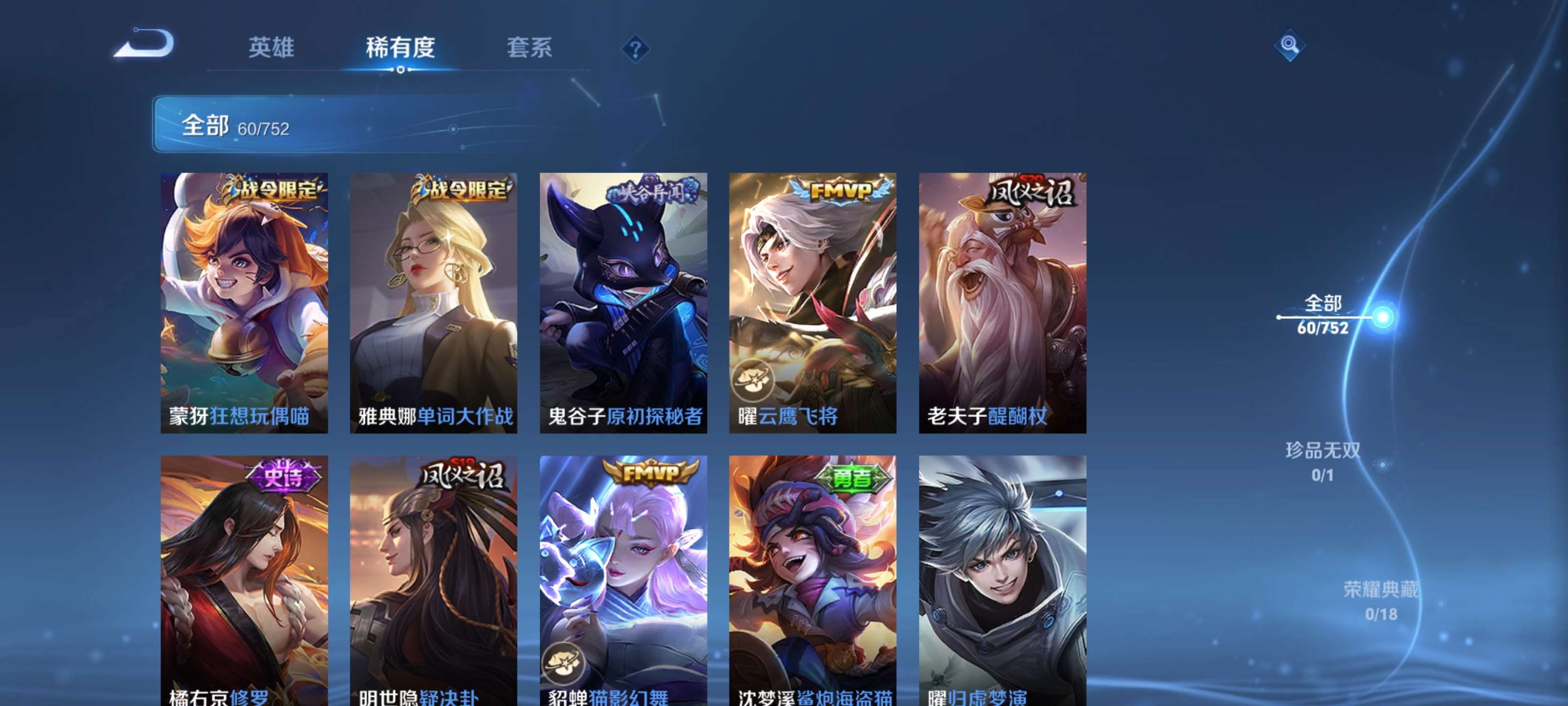Open search with the magnifier icon
Image resolution: width=1568 pixels, height=706 pixels.
1290,45
